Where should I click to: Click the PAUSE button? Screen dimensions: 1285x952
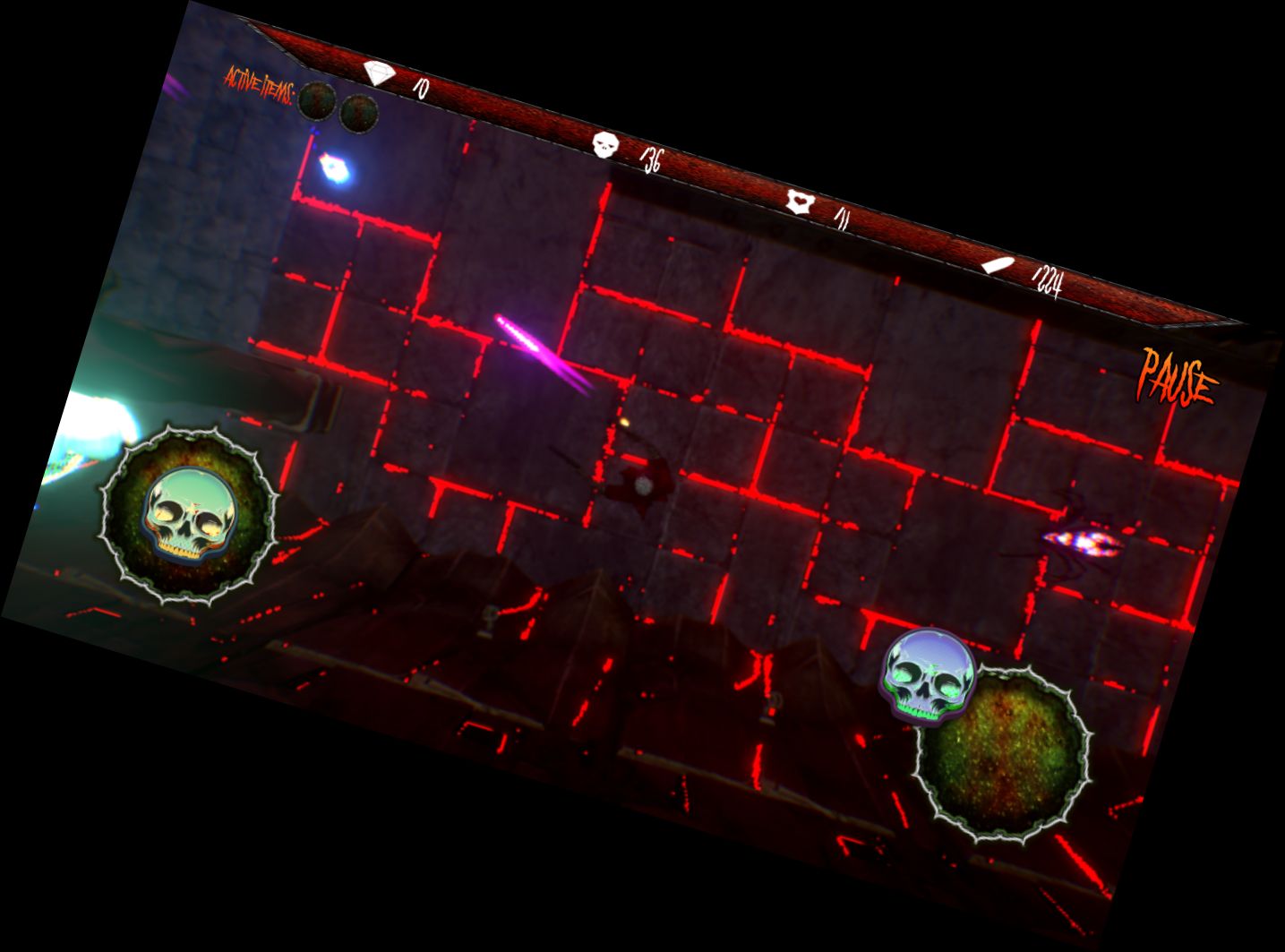(x=1176, y=376)
